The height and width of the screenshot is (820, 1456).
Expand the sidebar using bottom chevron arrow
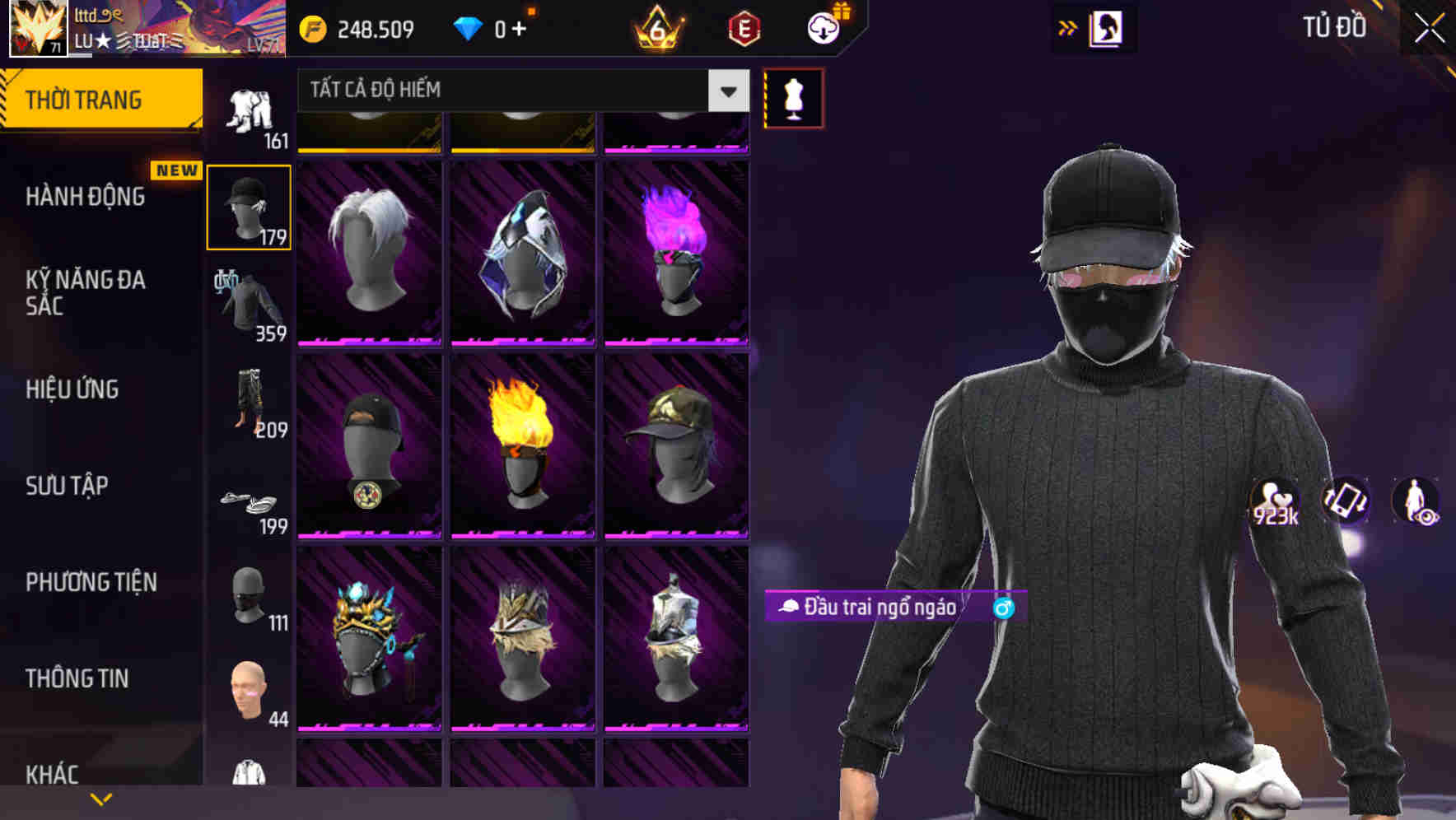[x=101, y=797]
